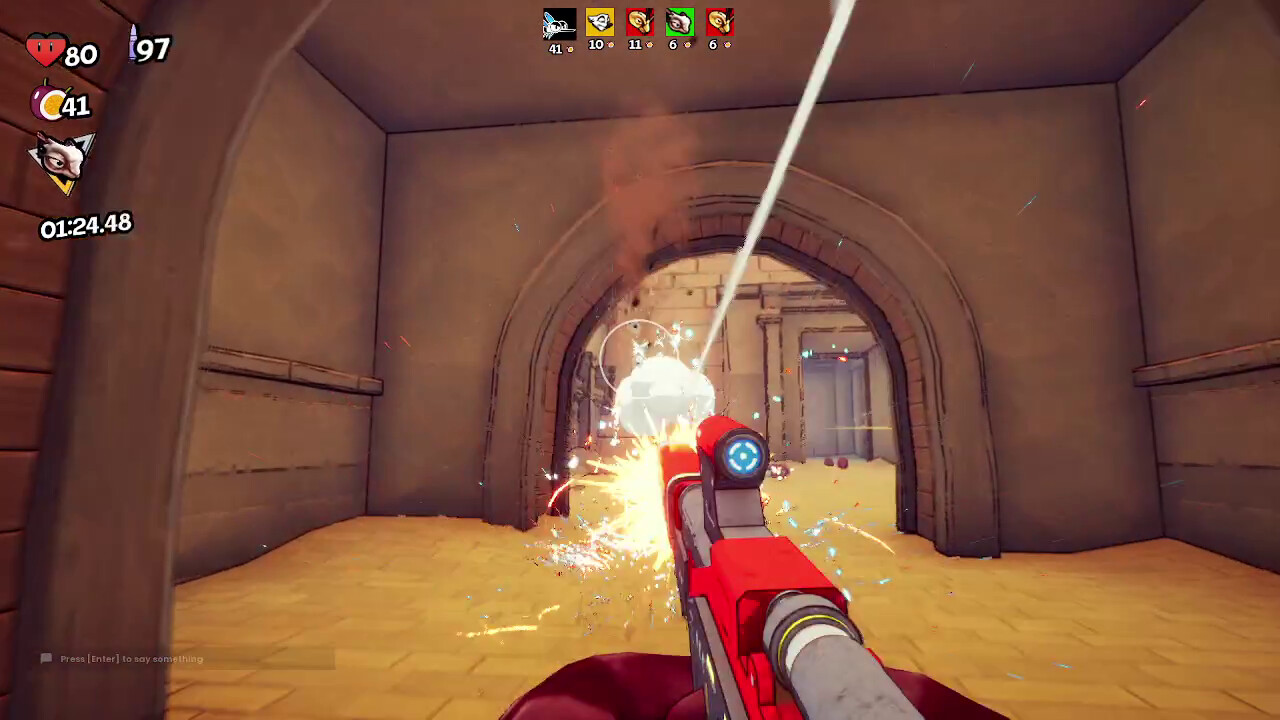Click the match timer 01:24.48

pyautogui.click(x=84, y=224)
